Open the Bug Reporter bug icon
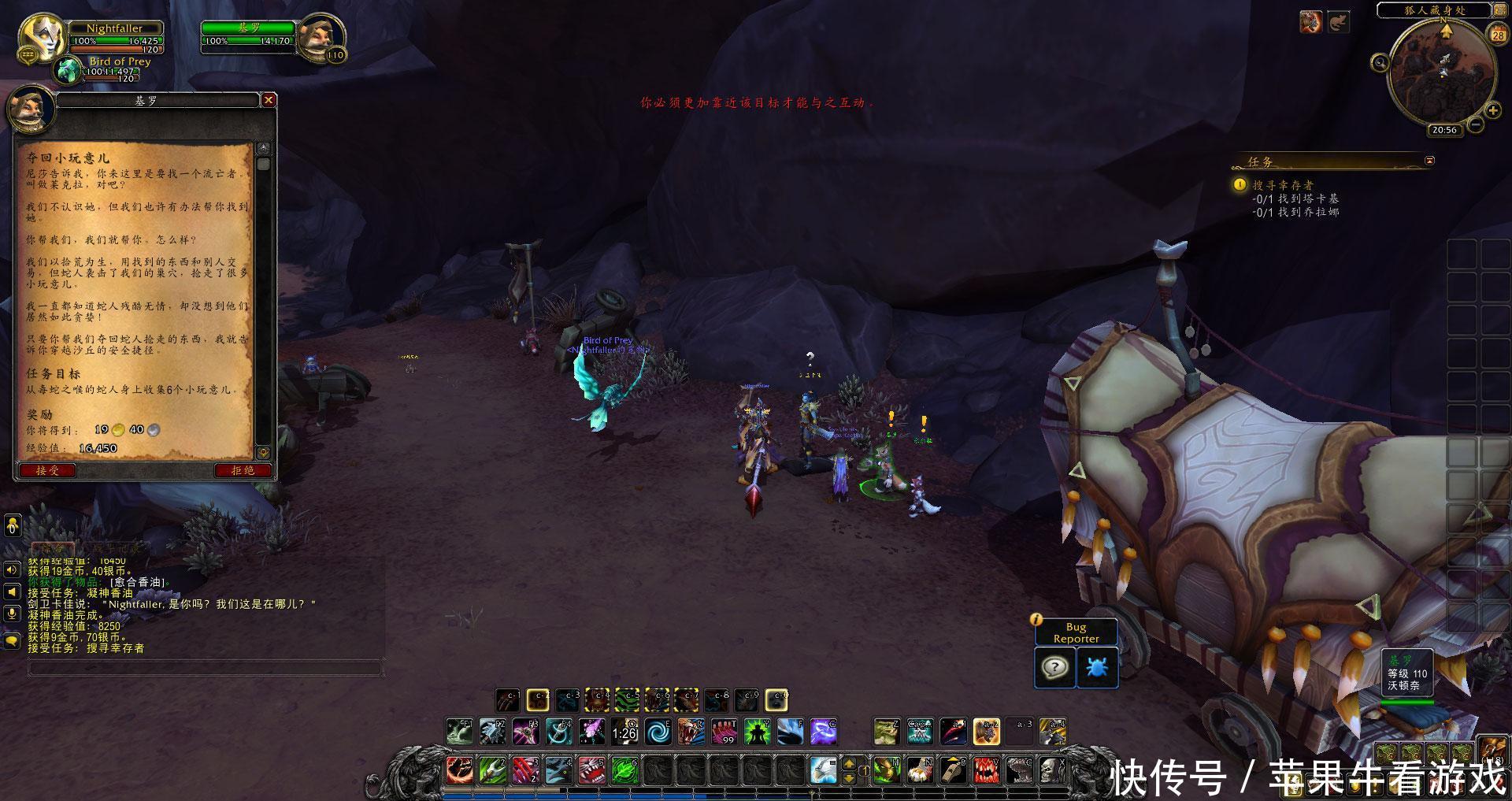Screen dimensions: 1512x801 (1096, 667)
